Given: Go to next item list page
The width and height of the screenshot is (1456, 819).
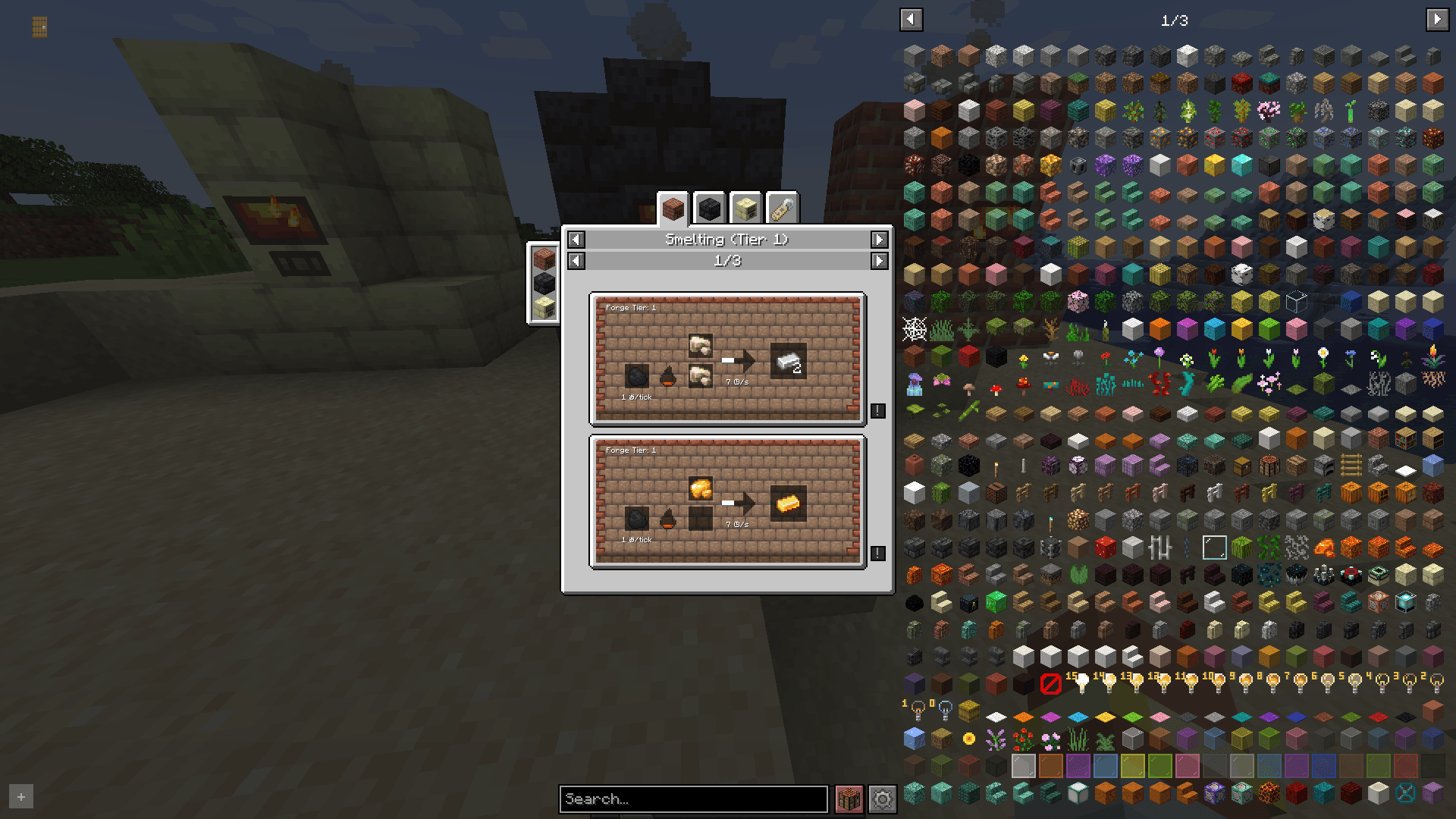Looking at the screenshot, I should [x=1436, y=20].
